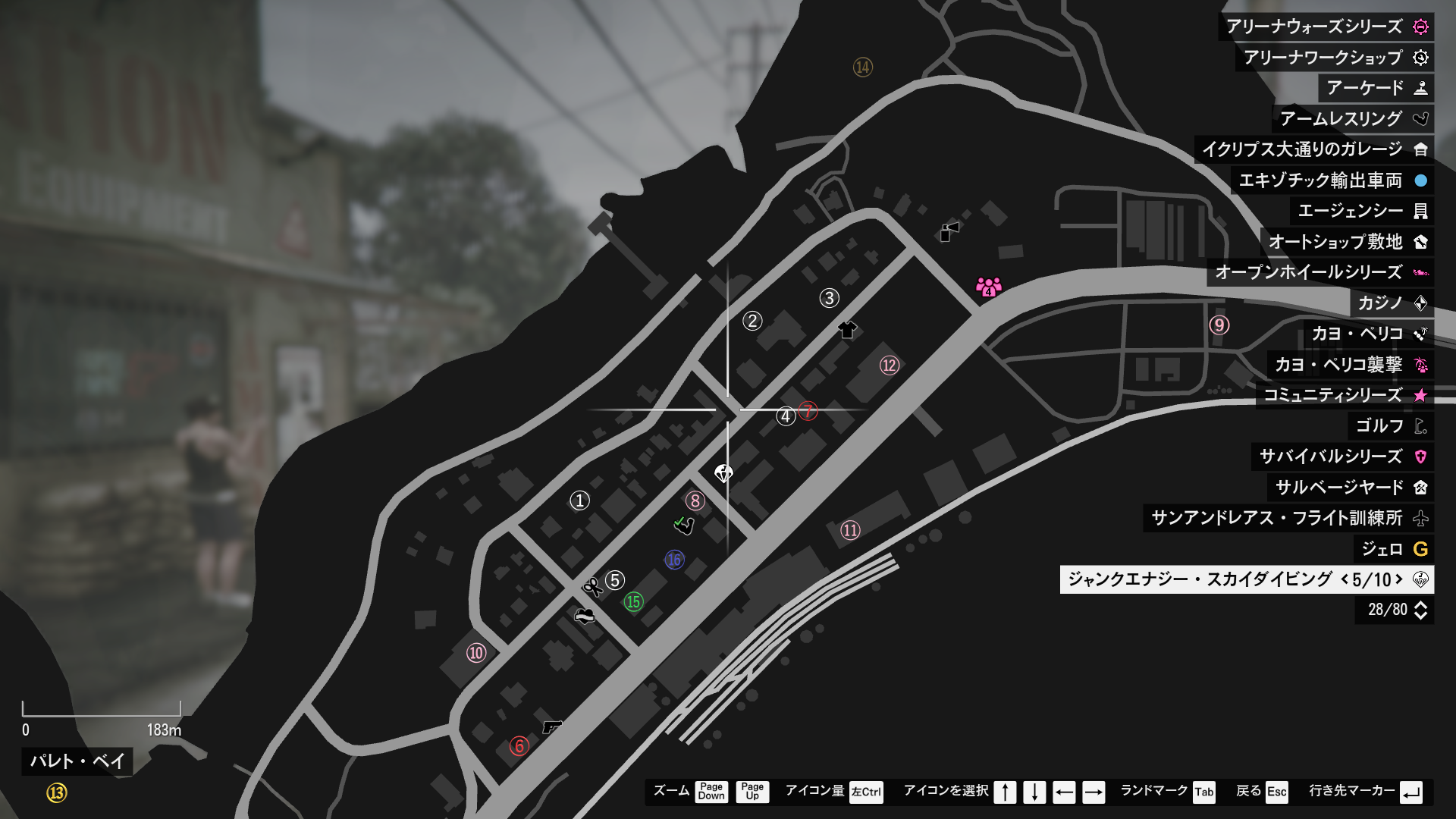The width and height of the screenshot is (1456, 819).
Task: Select the Casino diamond icon in the legend
Action: click(1422, 303)
